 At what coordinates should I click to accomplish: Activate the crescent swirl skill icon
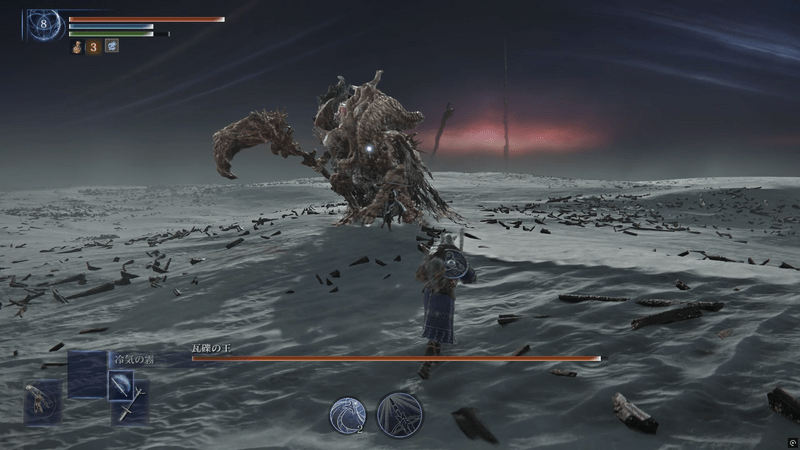349,414
